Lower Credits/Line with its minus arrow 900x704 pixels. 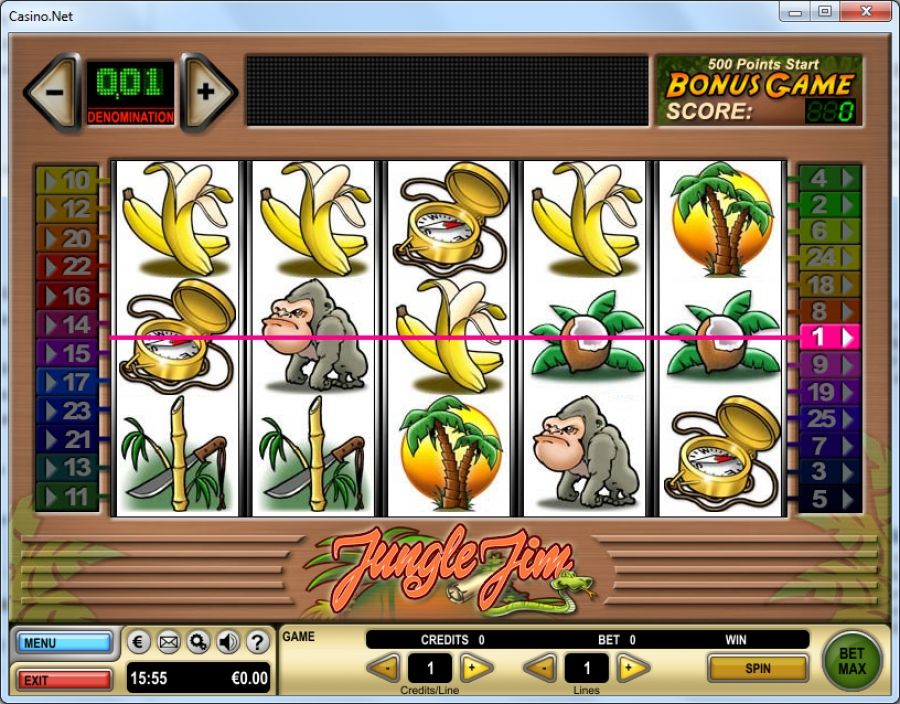pos(384,667)
